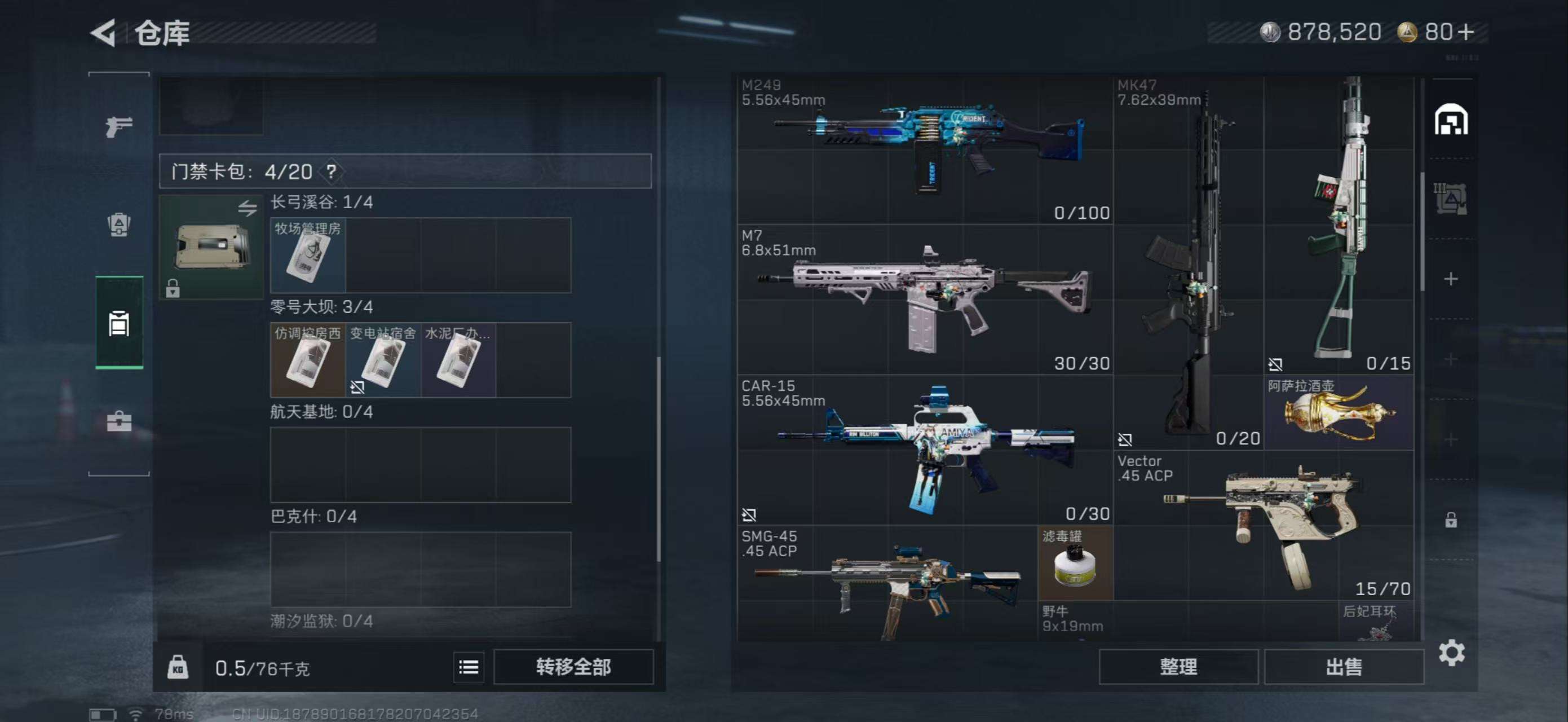The image size is (1568, 722).
Task: Show the keycard pack help question mark
Action: click(331, 171)
